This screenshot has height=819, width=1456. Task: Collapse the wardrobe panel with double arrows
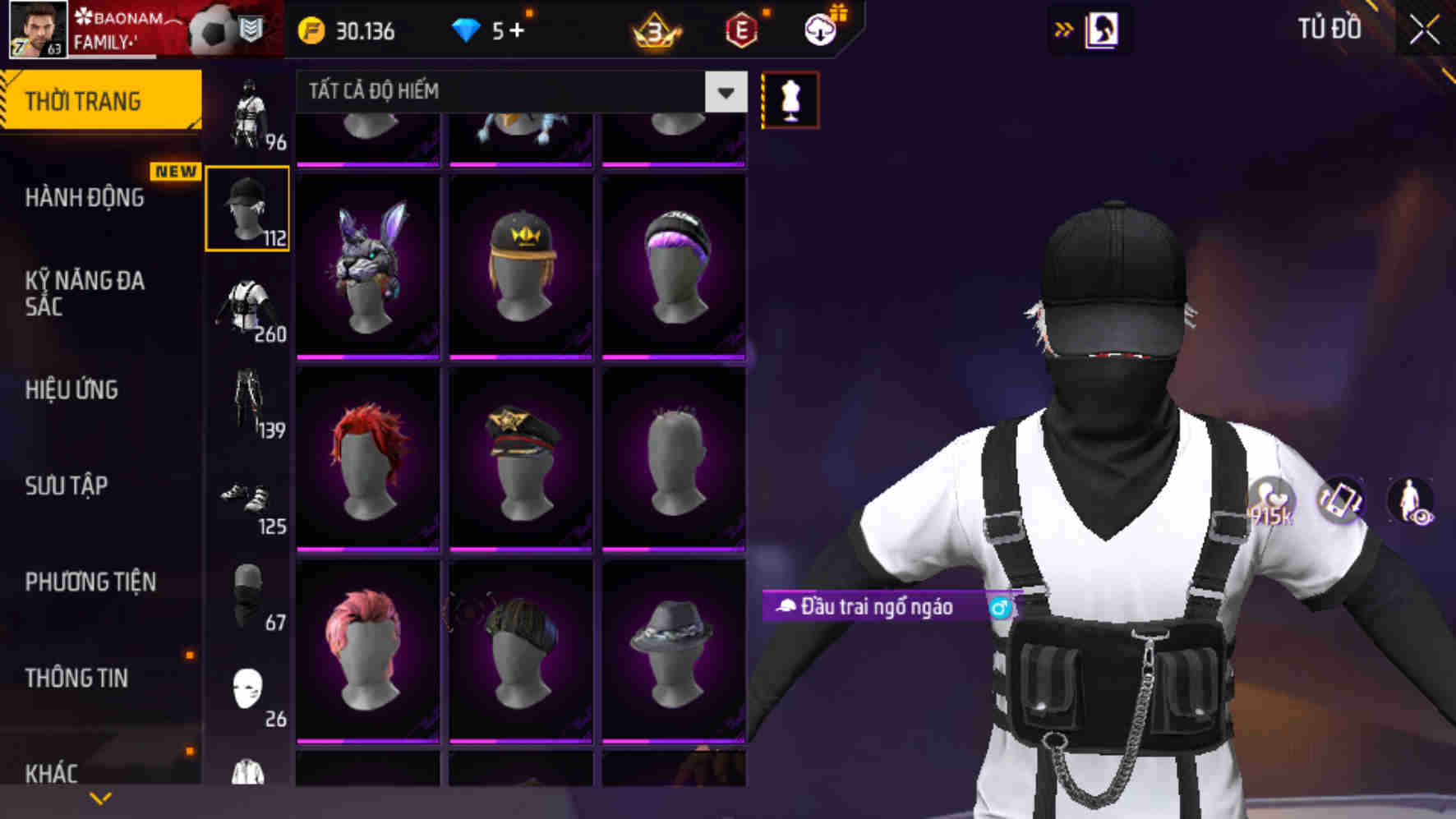1063,29
